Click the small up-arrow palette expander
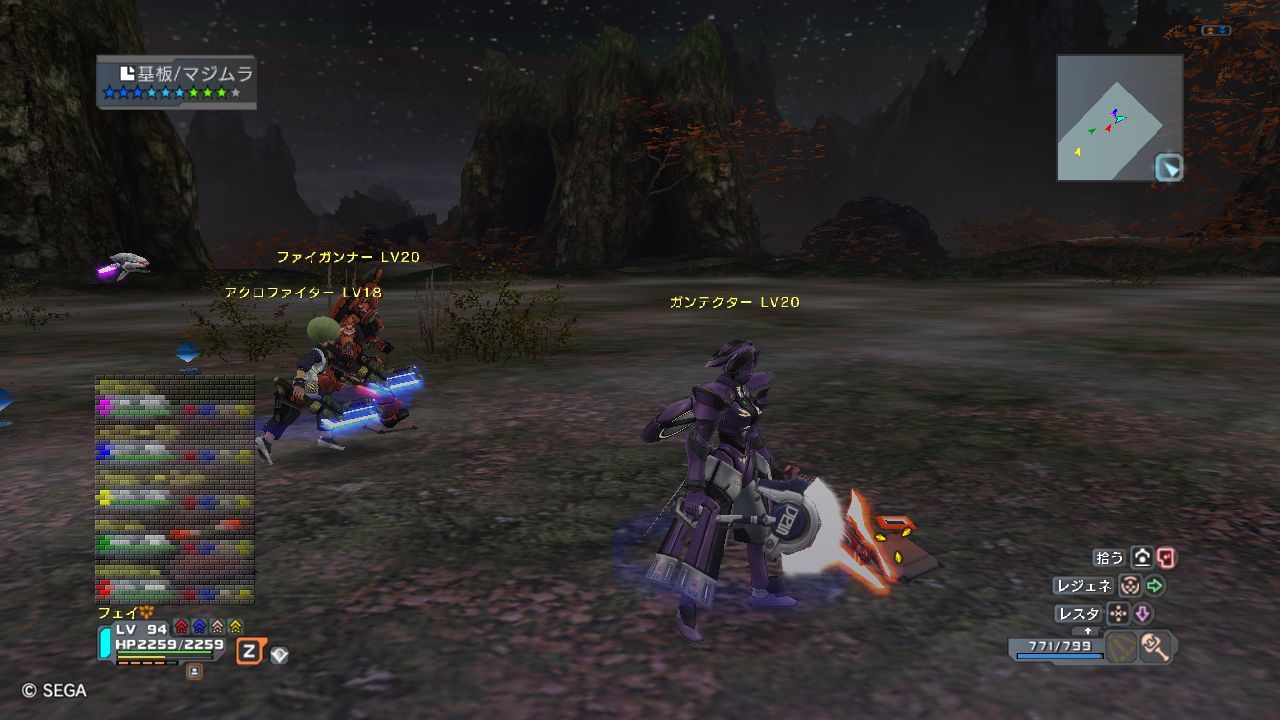 click(1087, 631)
